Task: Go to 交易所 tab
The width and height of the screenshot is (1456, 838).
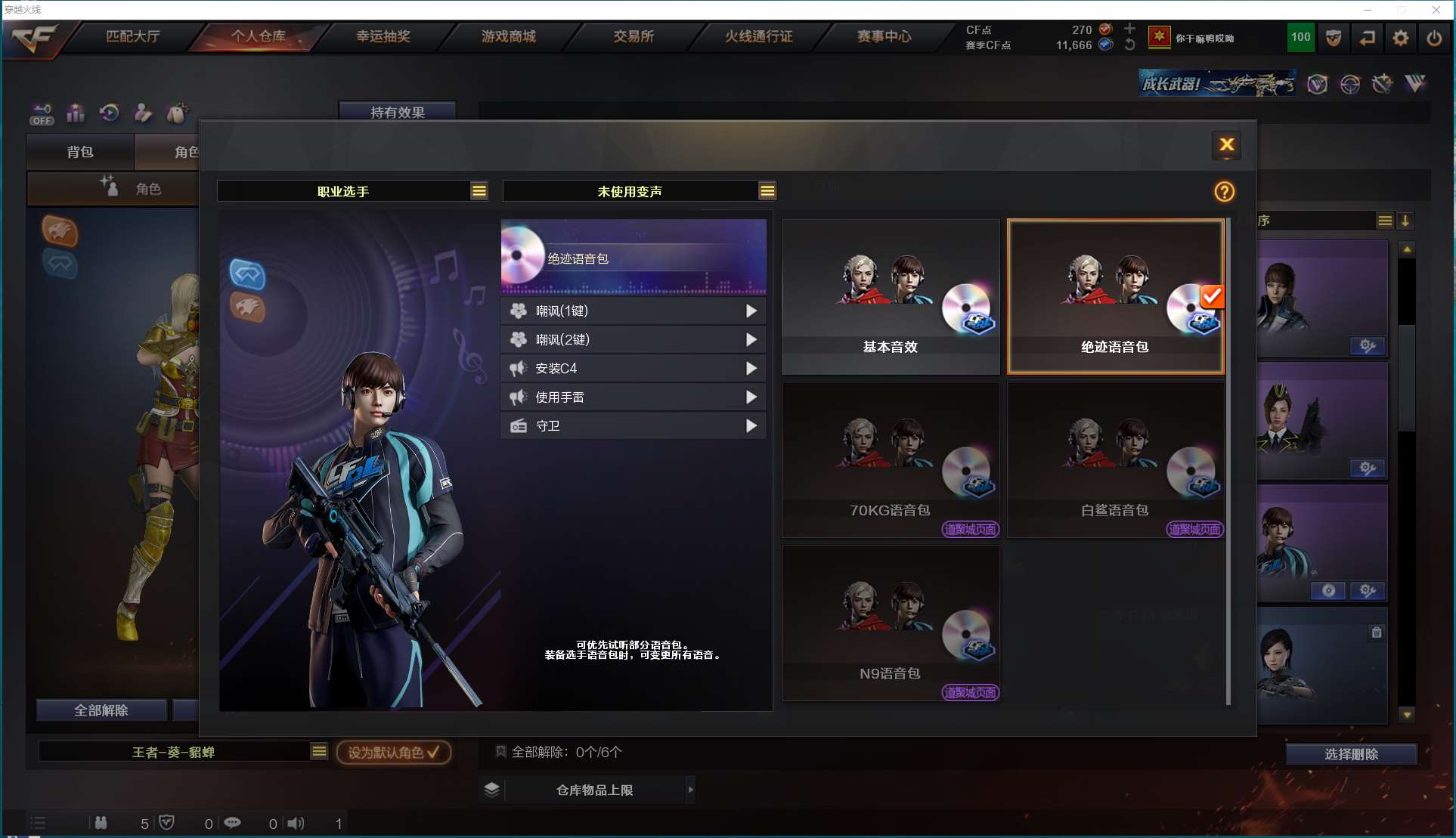Action: point(634,36)
